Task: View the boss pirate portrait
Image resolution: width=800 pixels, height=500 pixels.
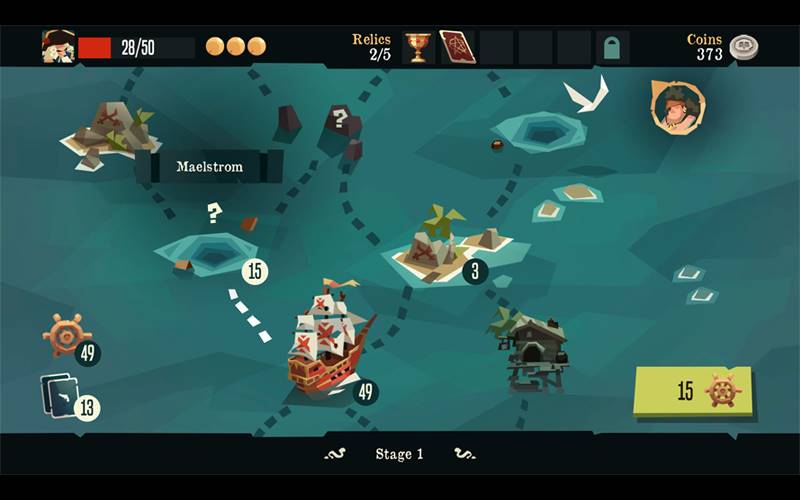Action: (677, 107)
